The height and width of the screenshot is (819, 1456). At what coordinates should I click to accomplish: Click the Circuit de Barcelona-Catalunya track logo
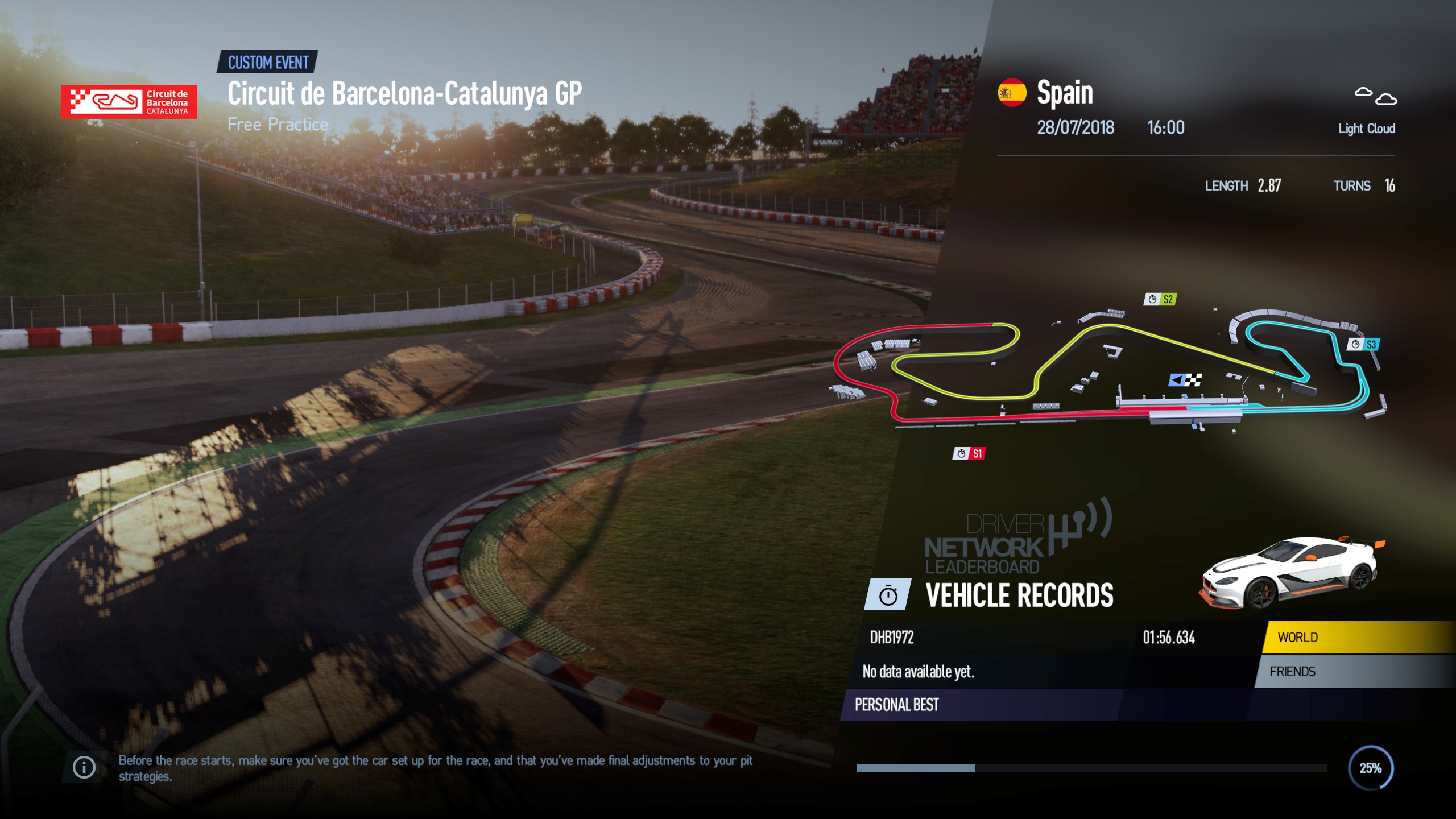pos(129,102)
